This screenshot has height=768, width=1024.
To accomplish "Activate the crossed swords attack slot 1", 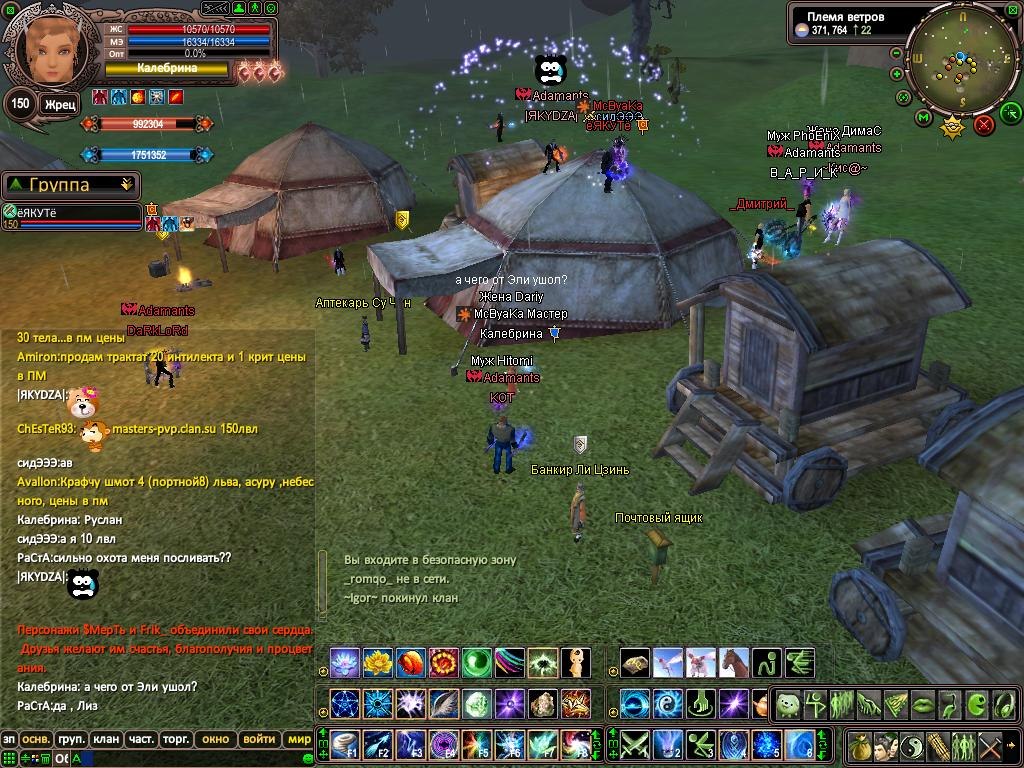I will pyautogui.click(x=634, y=744).
